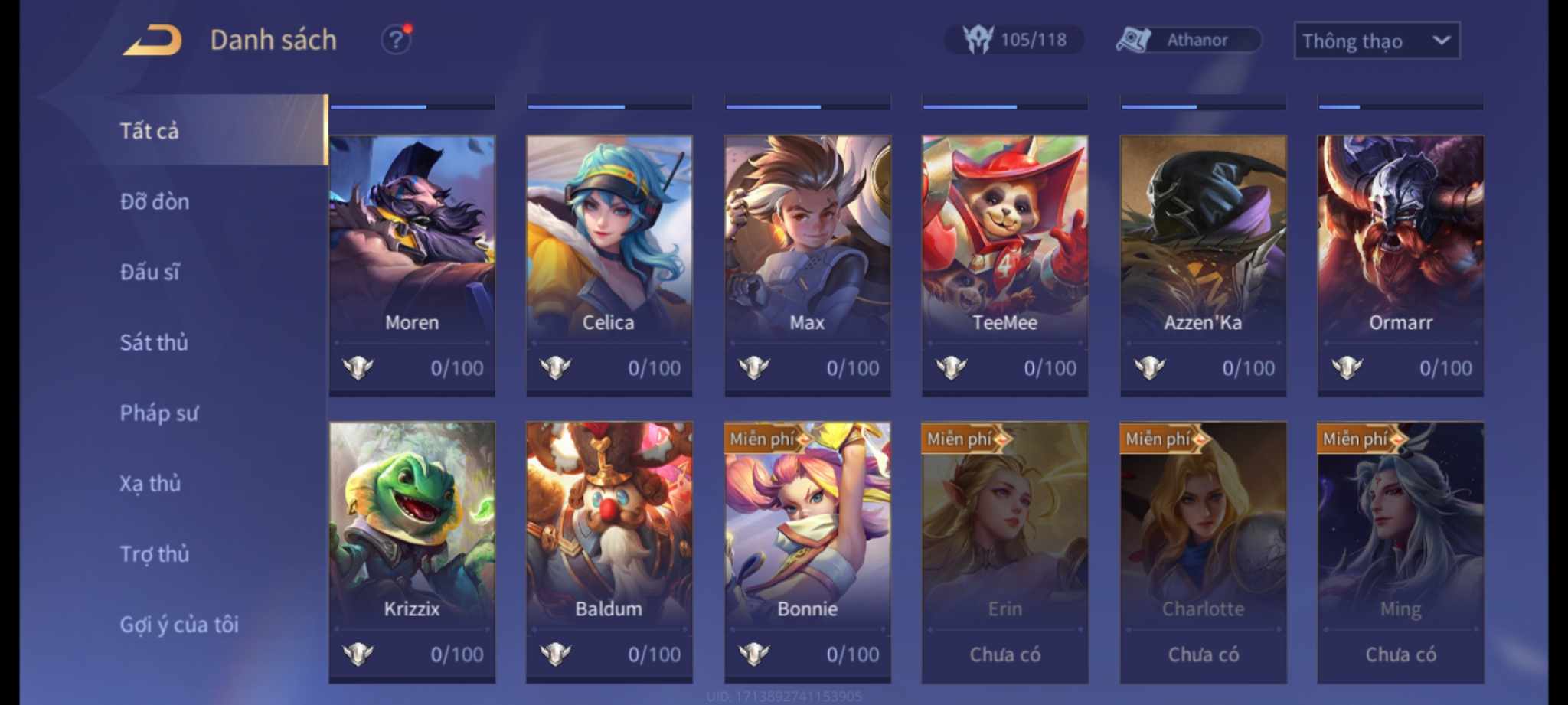Switch to the Đỡ đòn tab

click(x=155, y=201)
